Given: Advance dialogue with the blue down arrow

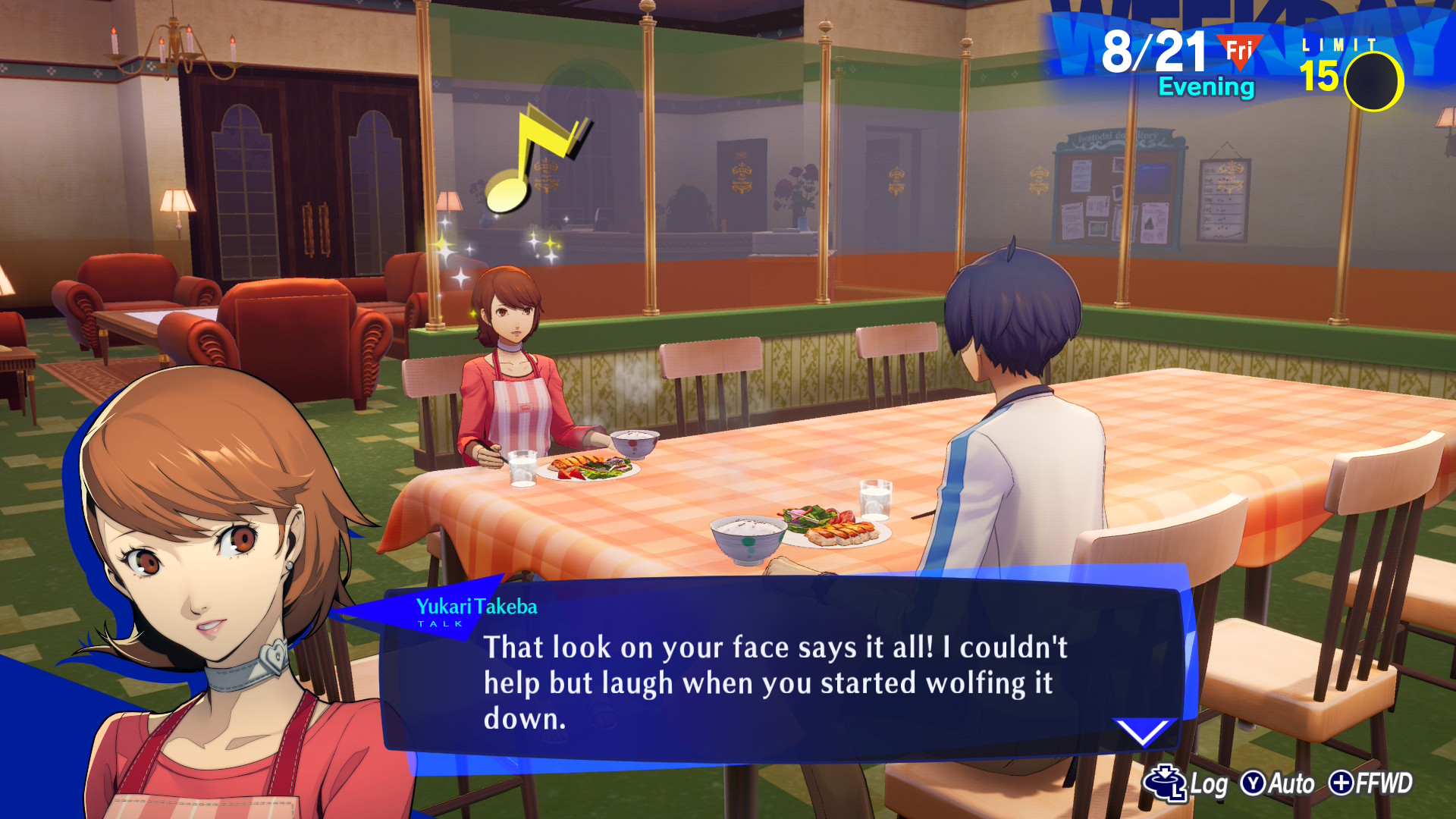Looking at the screenshot, I should tap(1143, 731).
